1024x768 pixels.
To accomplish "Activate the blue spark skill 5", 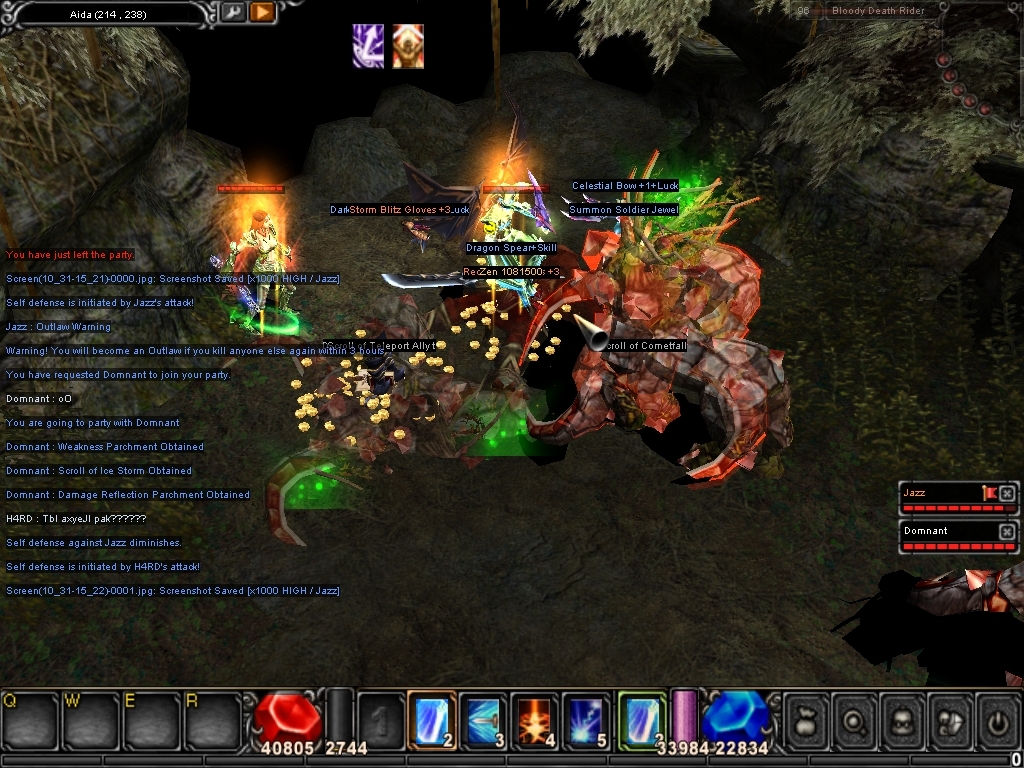I will (x=585, y=719).
